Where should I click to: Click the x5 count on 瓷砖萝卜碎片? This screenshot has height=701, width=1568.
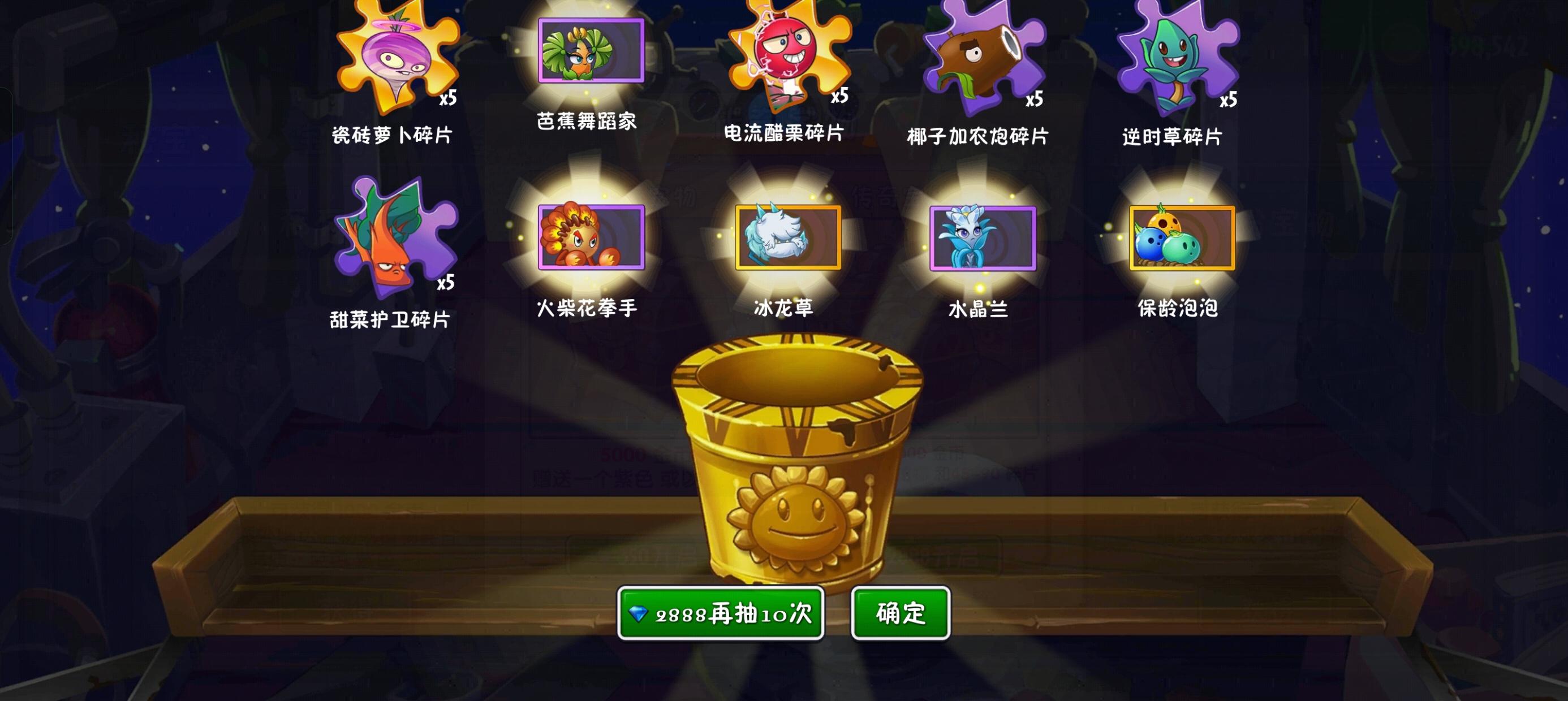pyautogui.click(x=449, y=97)
